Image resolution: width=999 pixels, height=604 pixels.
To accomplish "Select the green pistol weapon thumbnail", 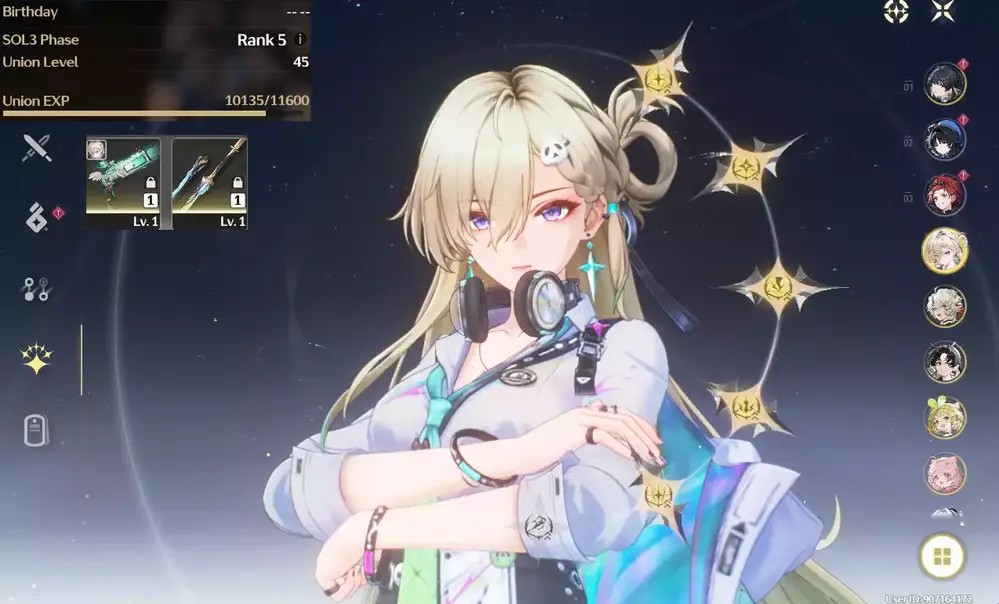I will (123, 182).
